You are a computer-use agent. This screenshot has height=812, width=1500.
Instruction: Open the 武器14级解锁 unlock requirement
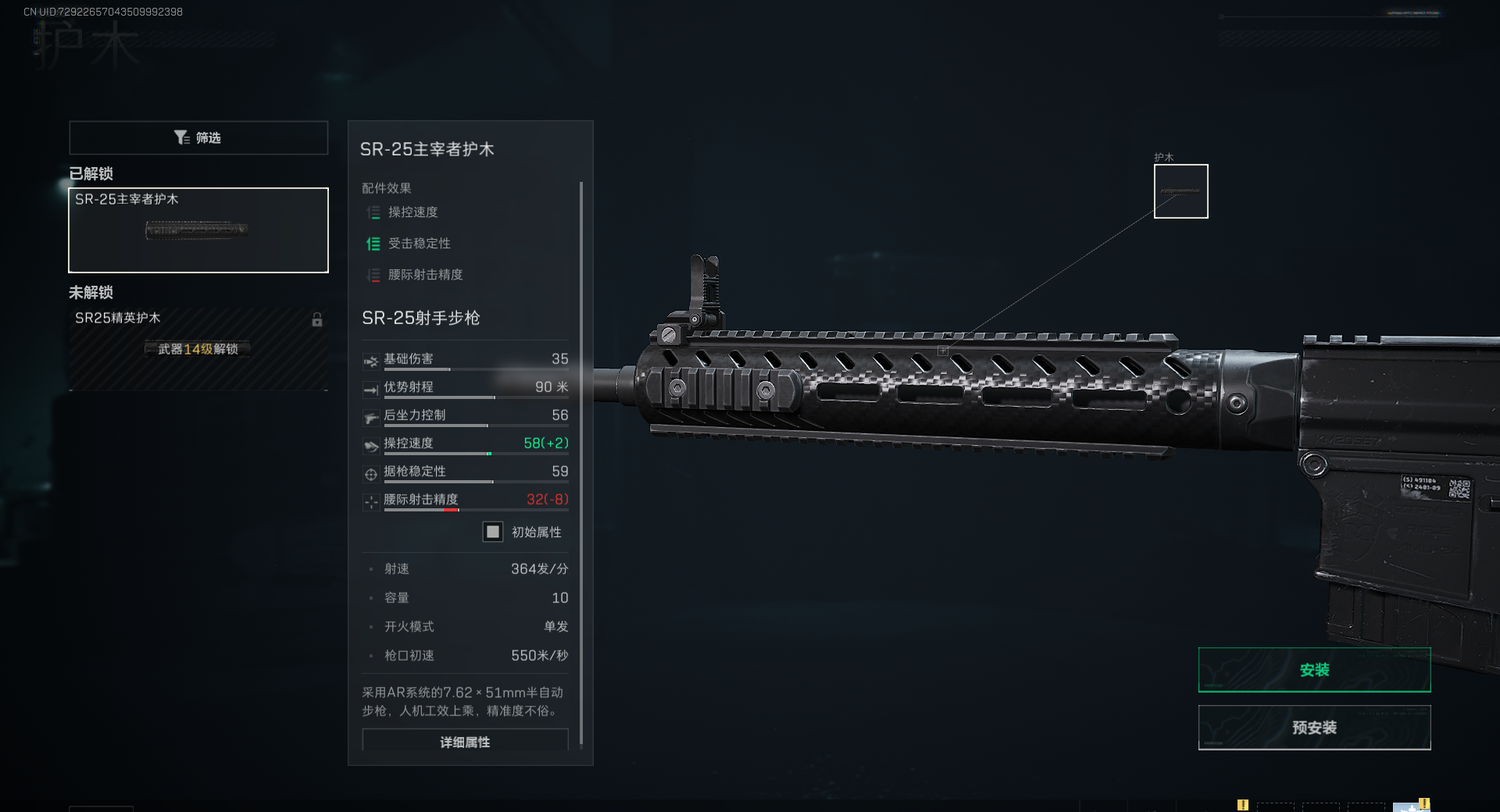pyautogui.click(x=198, y=349)
